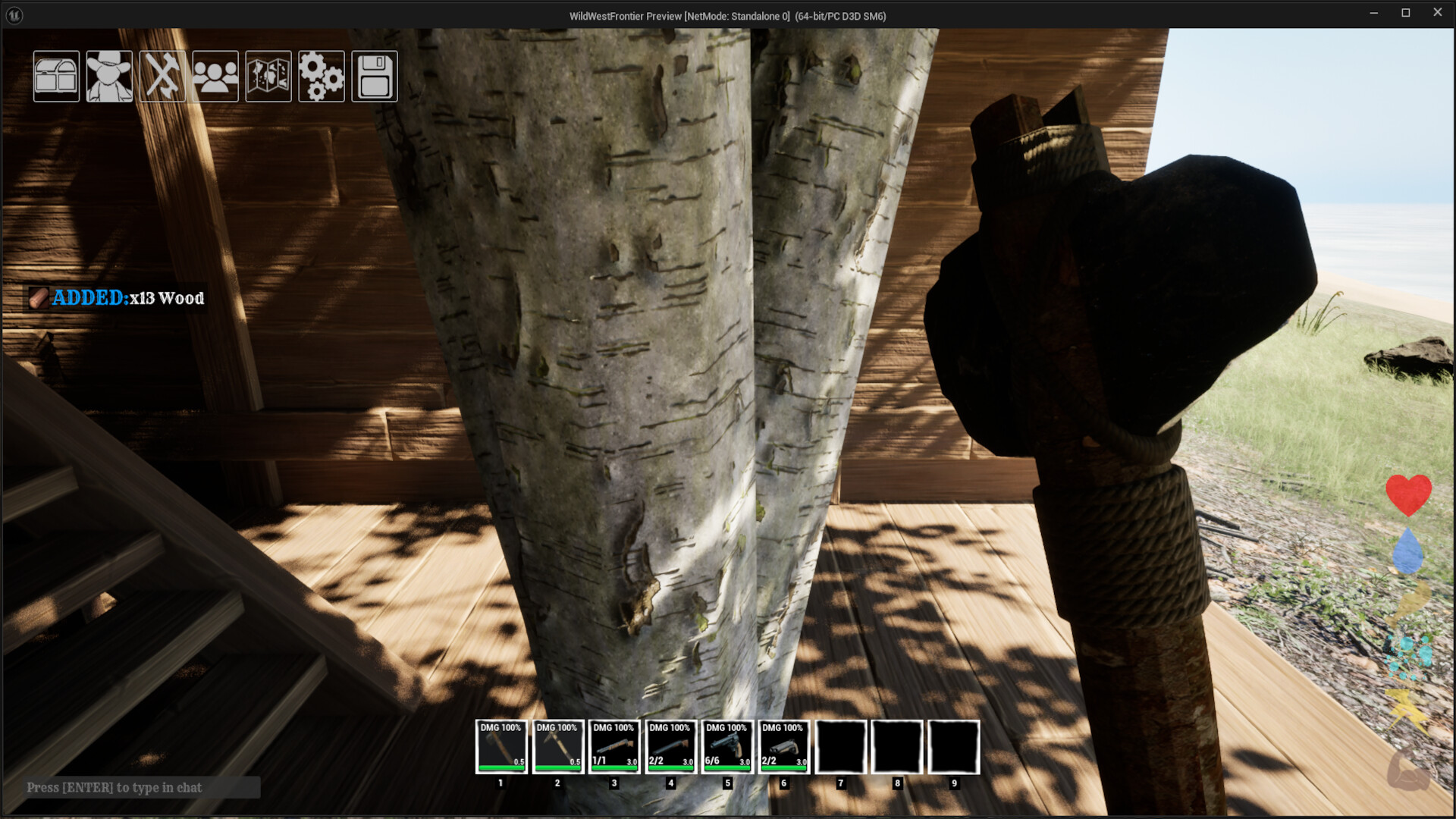
Task: Select empty hotbar slot 7
Action: (x=840, y=747)
